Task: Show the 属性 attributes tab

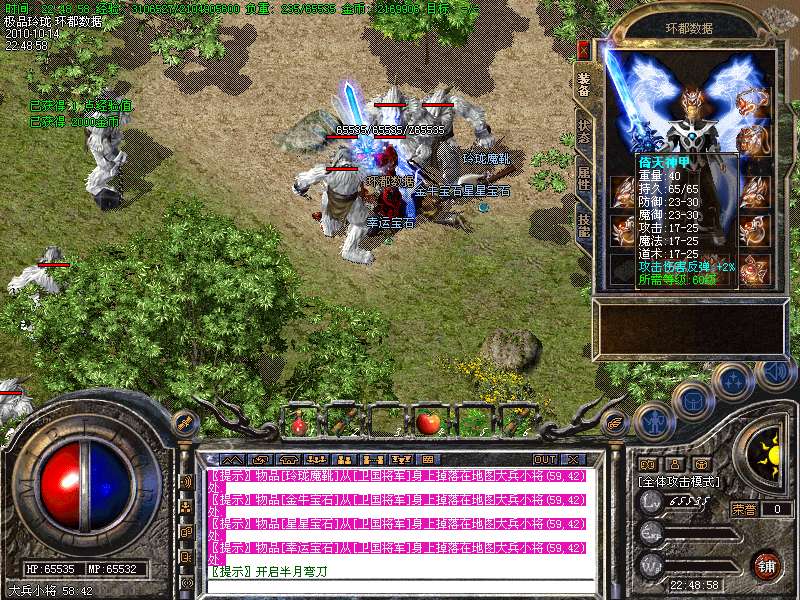Action: click(584, 183)
